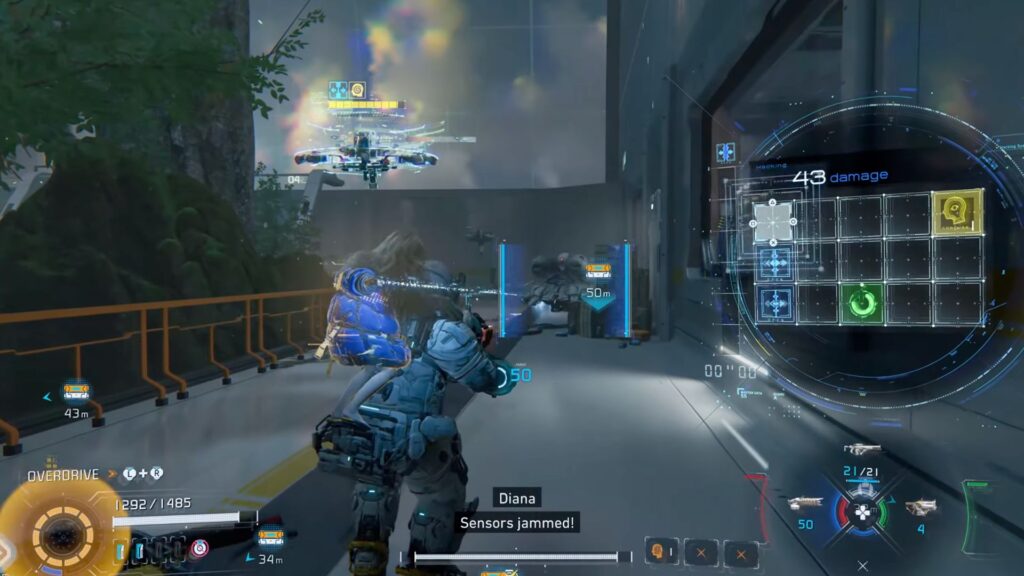Click the orange head hack-effect slot

pyautogui.click(x=660, y=550)
